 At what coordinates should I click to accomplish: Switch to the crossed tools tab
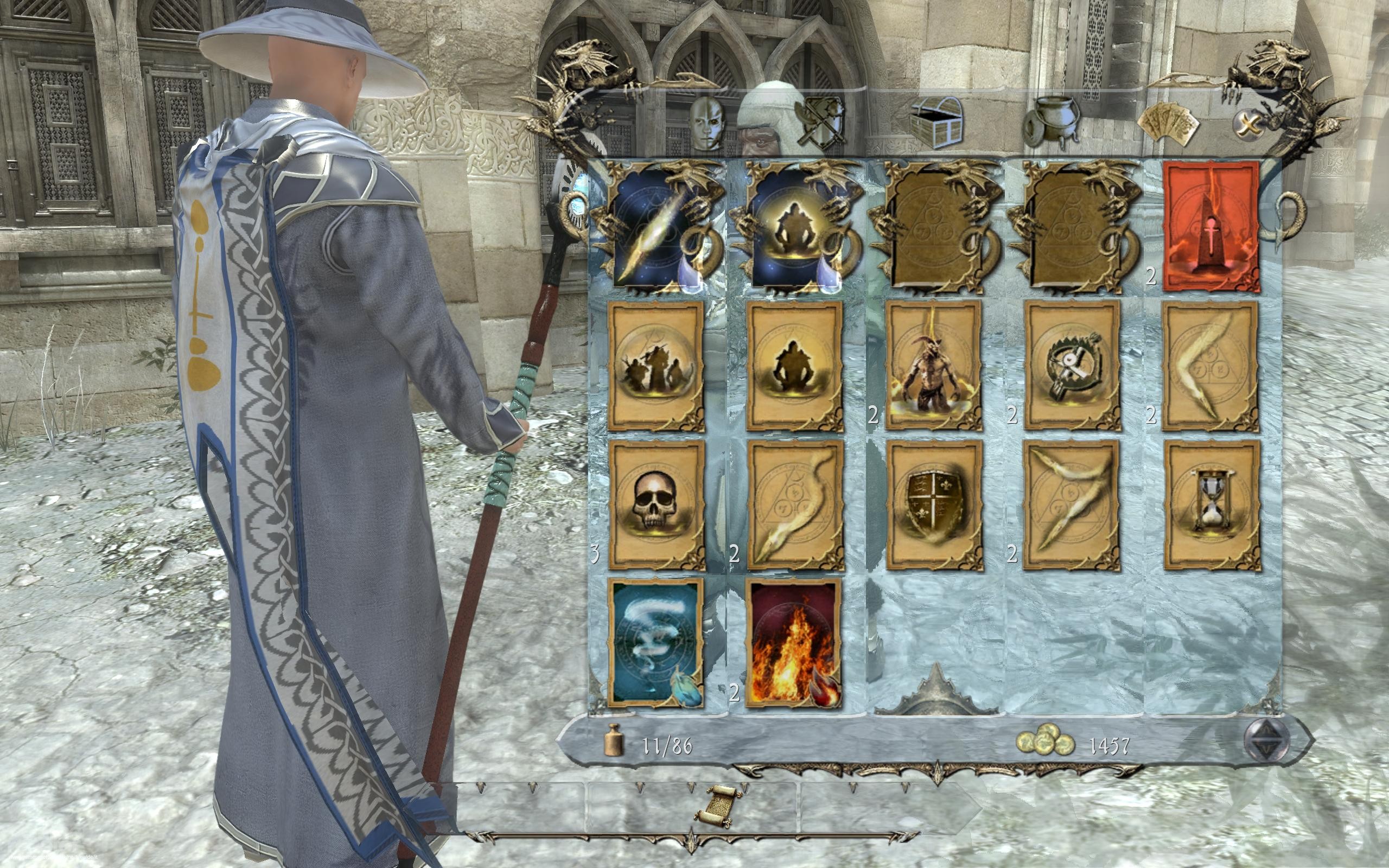tap(823, 122)
